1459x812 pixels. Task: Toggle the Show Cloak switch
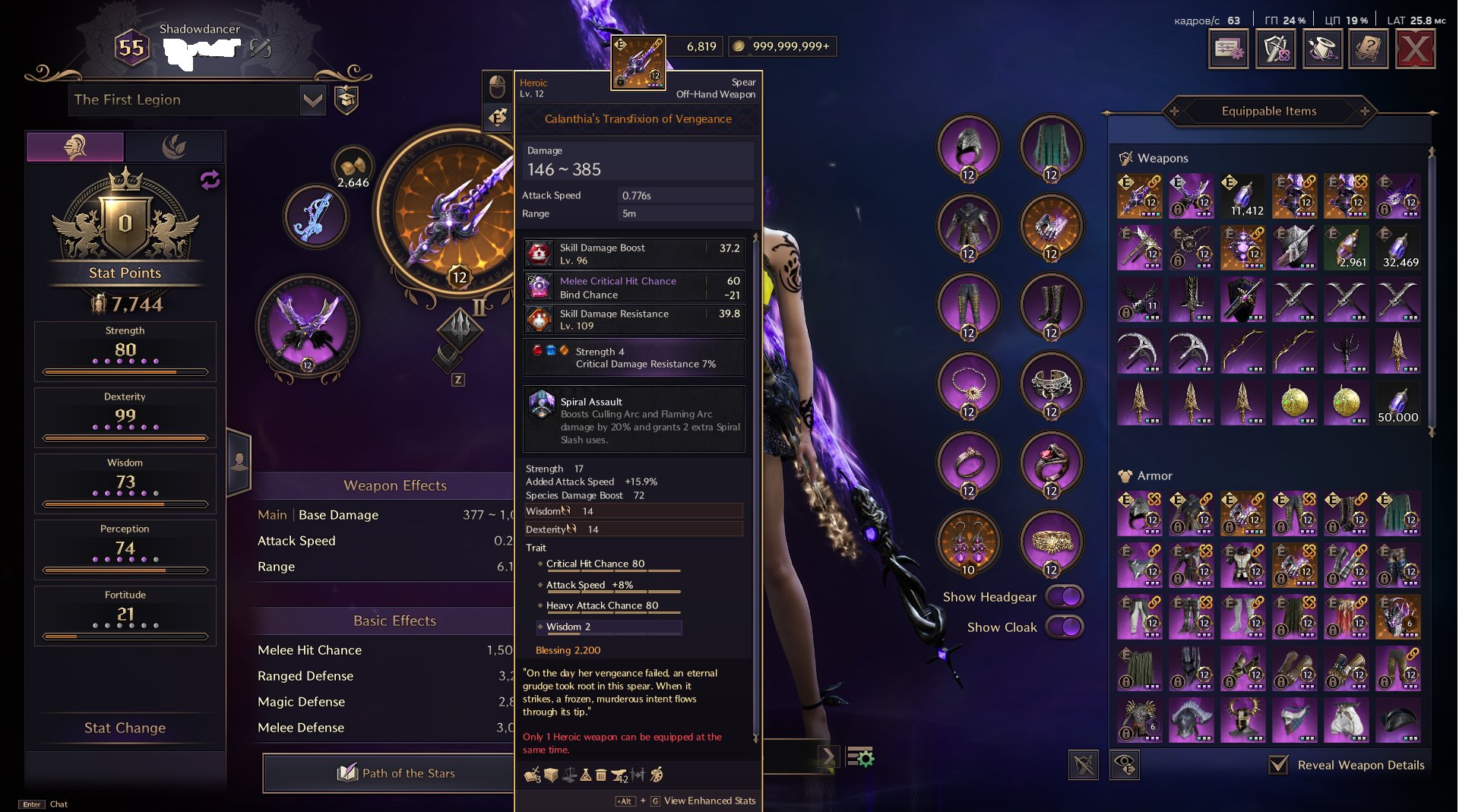[1065, 627]
